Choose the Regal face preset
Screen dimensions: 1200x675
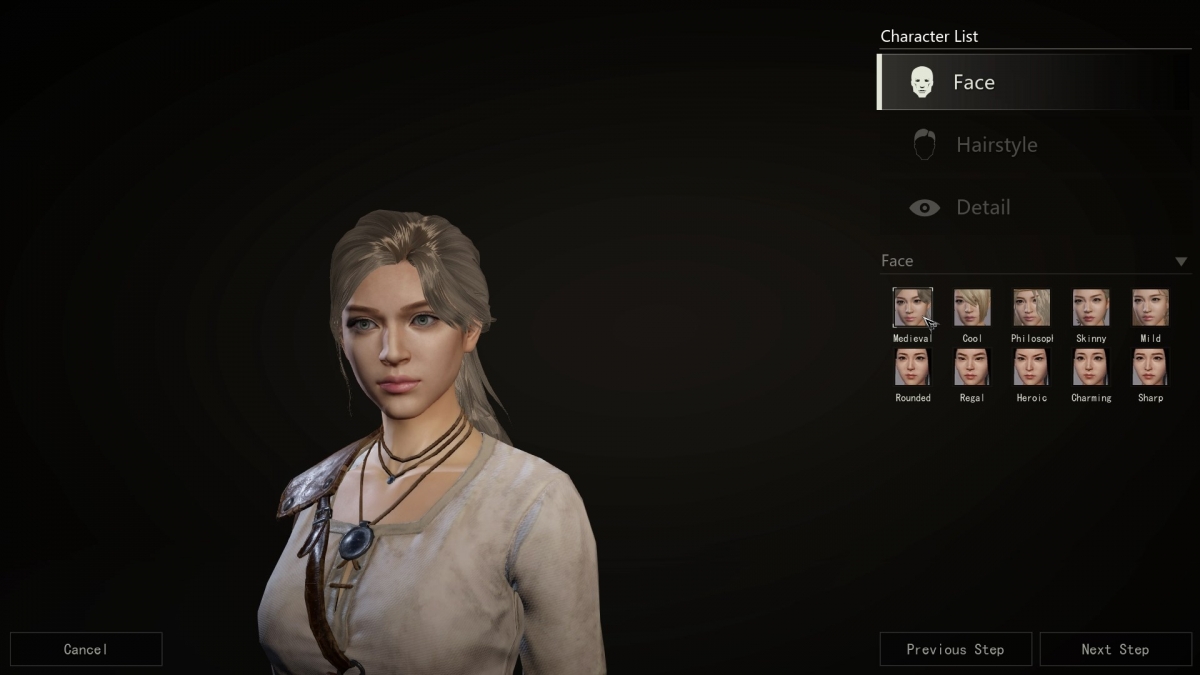pos(972,367)
